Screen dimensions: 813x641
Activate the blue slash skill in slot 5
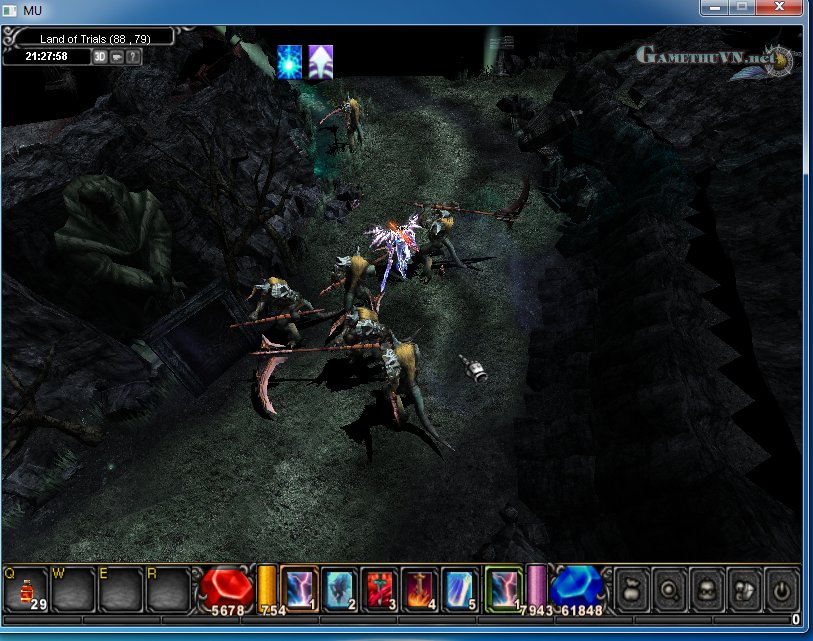click(460, 588)
